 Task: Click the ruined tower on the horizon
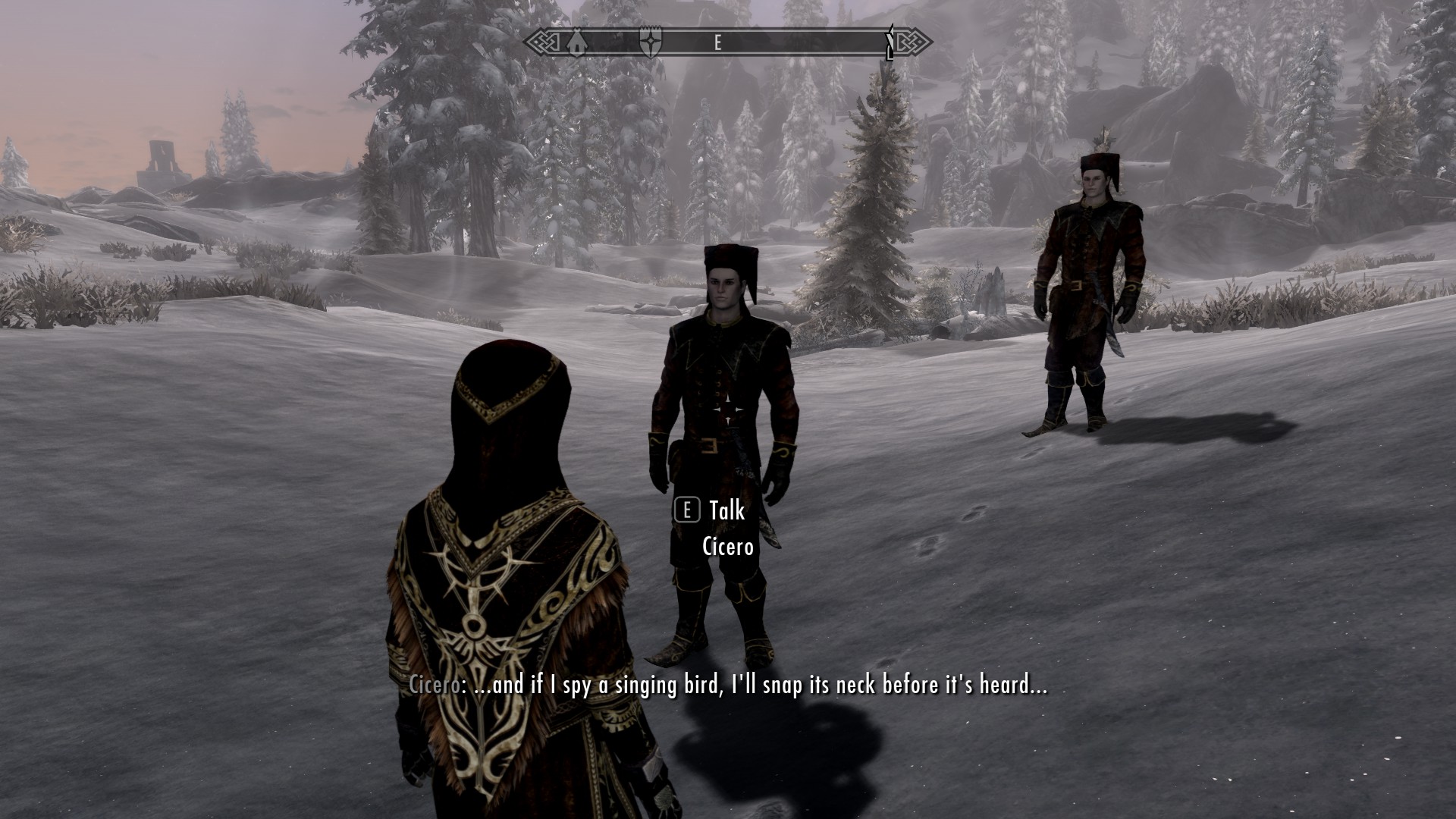[161, 158]
